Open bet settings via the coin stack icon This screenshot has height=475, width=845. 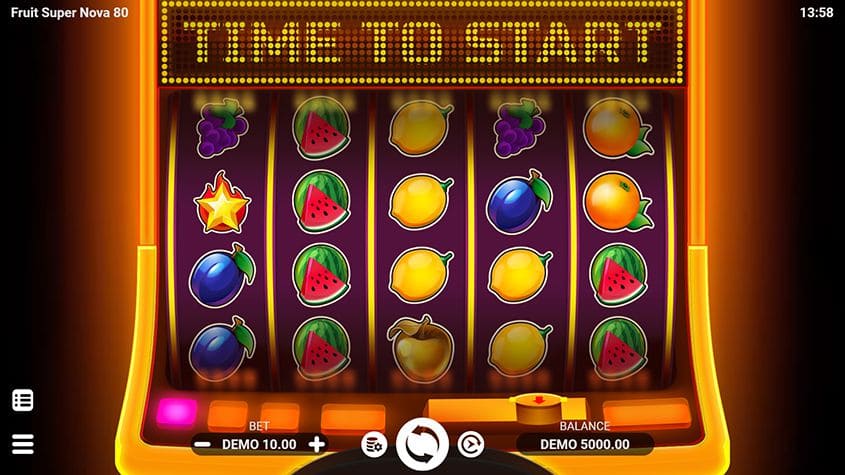tap(373, 444)
